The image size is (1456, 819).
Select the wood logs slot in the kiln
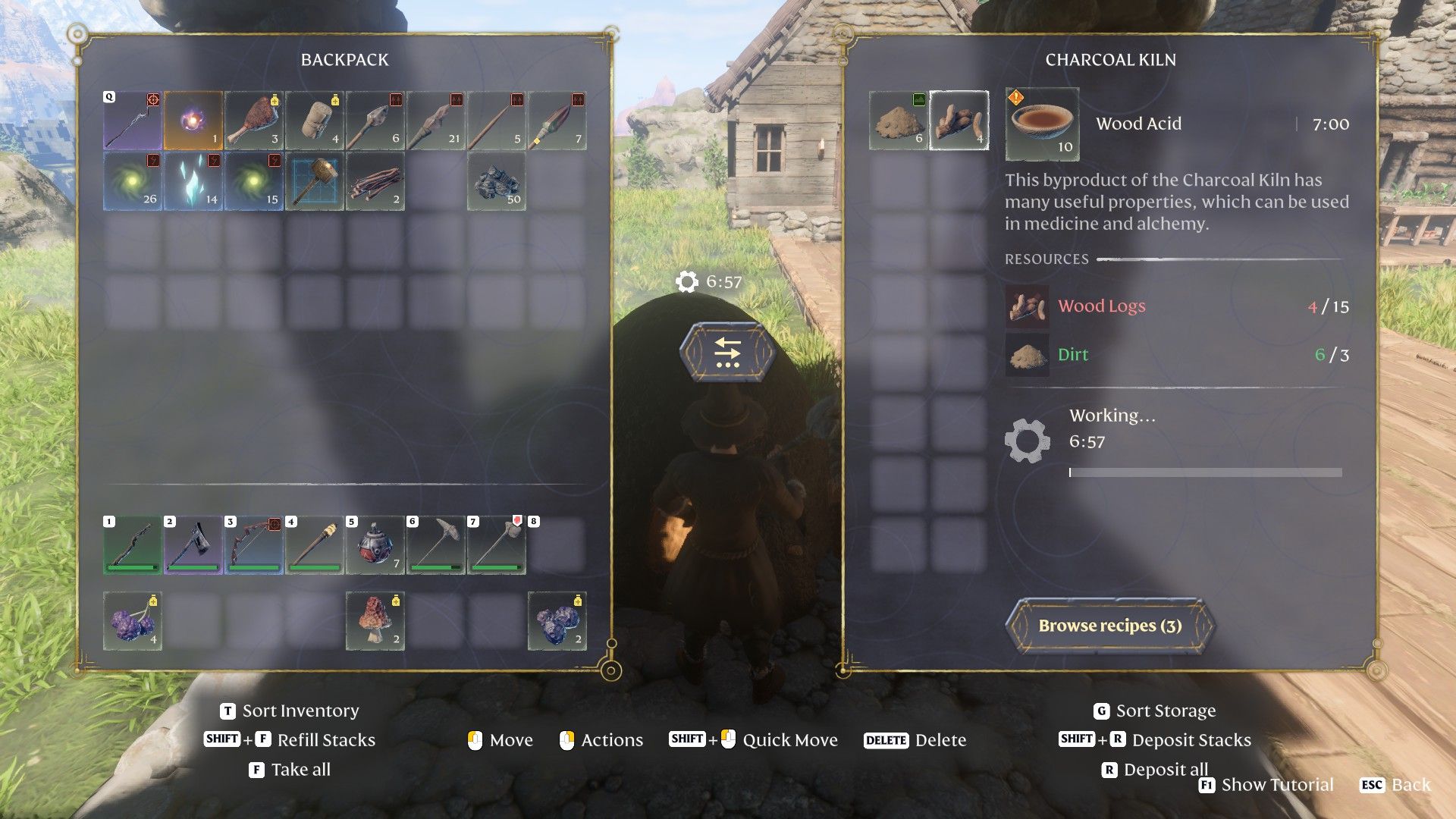[959, 121]
